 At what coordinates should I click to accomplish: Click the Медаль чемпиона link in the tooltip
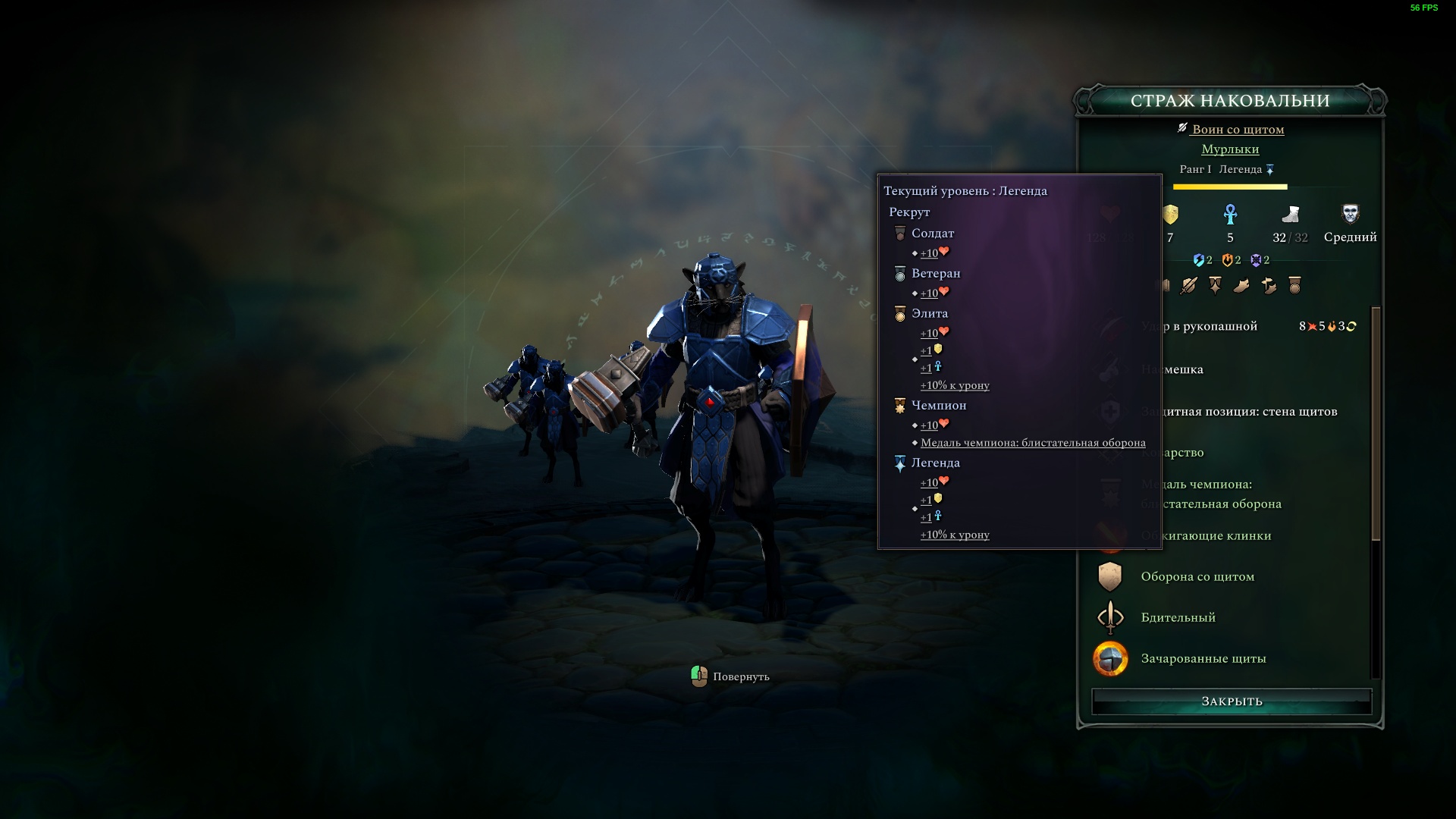click(1033, 443)
